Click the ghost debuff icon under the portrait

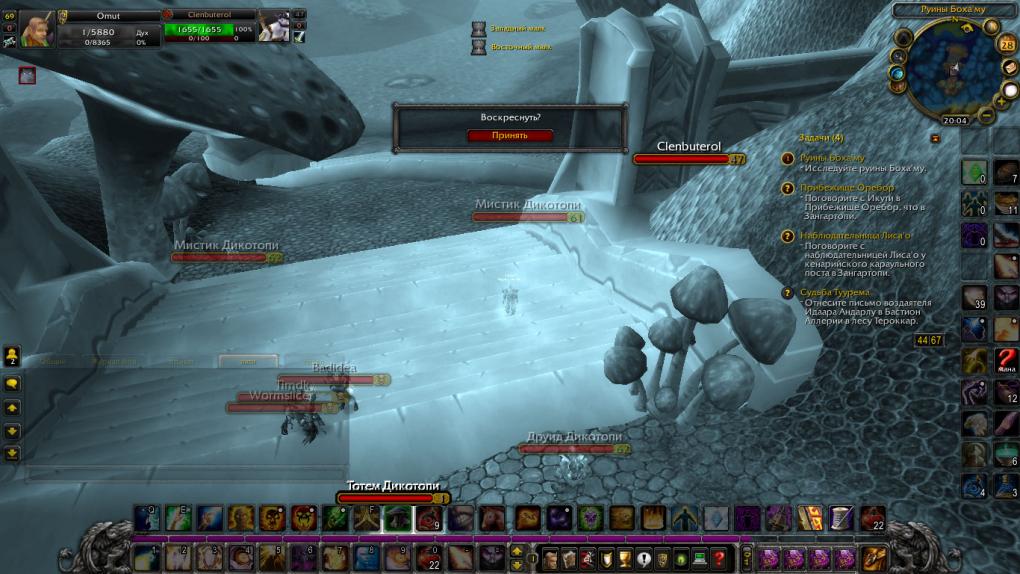click(27, 75)
